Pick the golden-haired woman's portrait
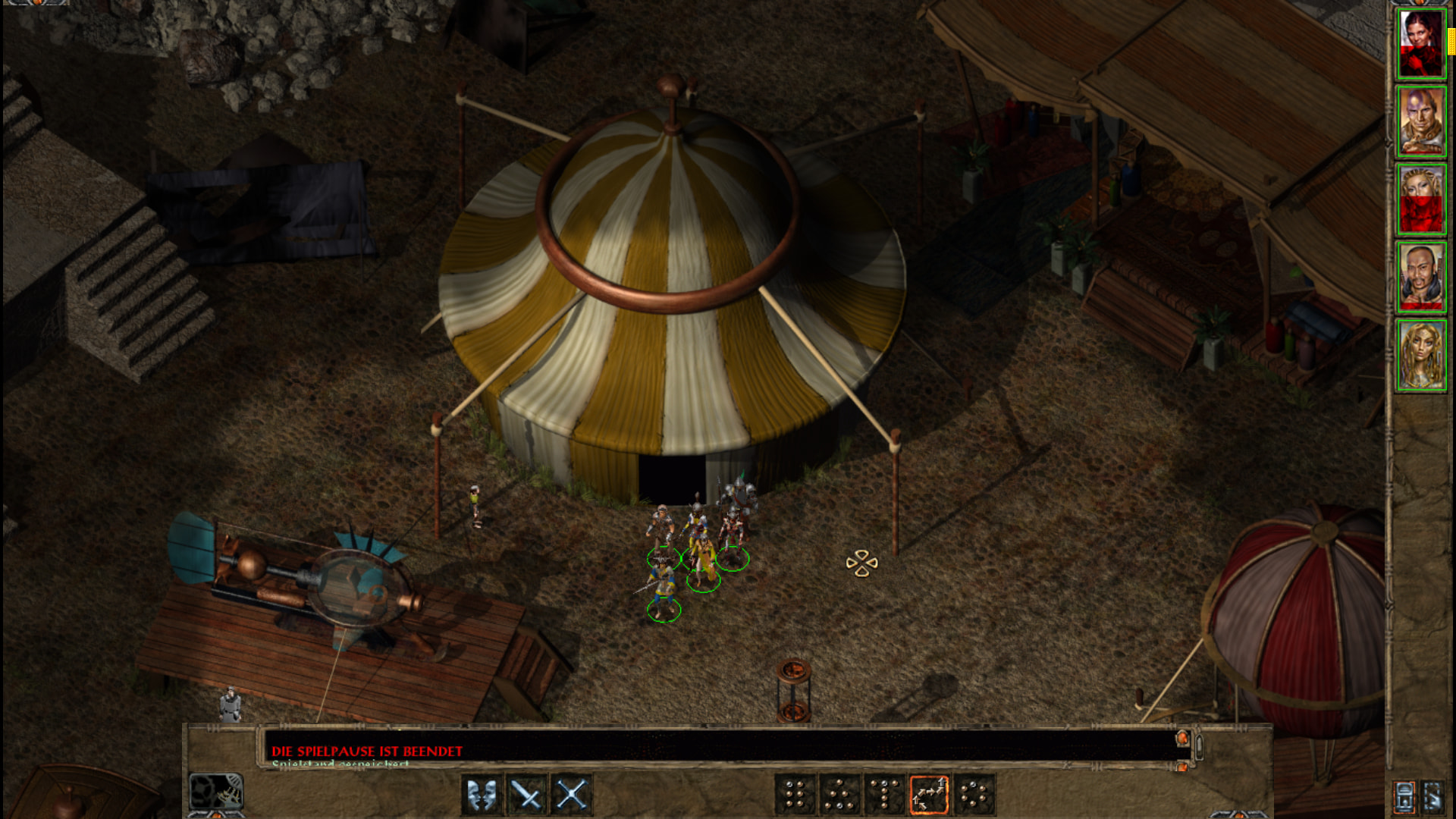Image resolution: width=1456 pixels, height=819 pixels. [x=1421, y=355]
